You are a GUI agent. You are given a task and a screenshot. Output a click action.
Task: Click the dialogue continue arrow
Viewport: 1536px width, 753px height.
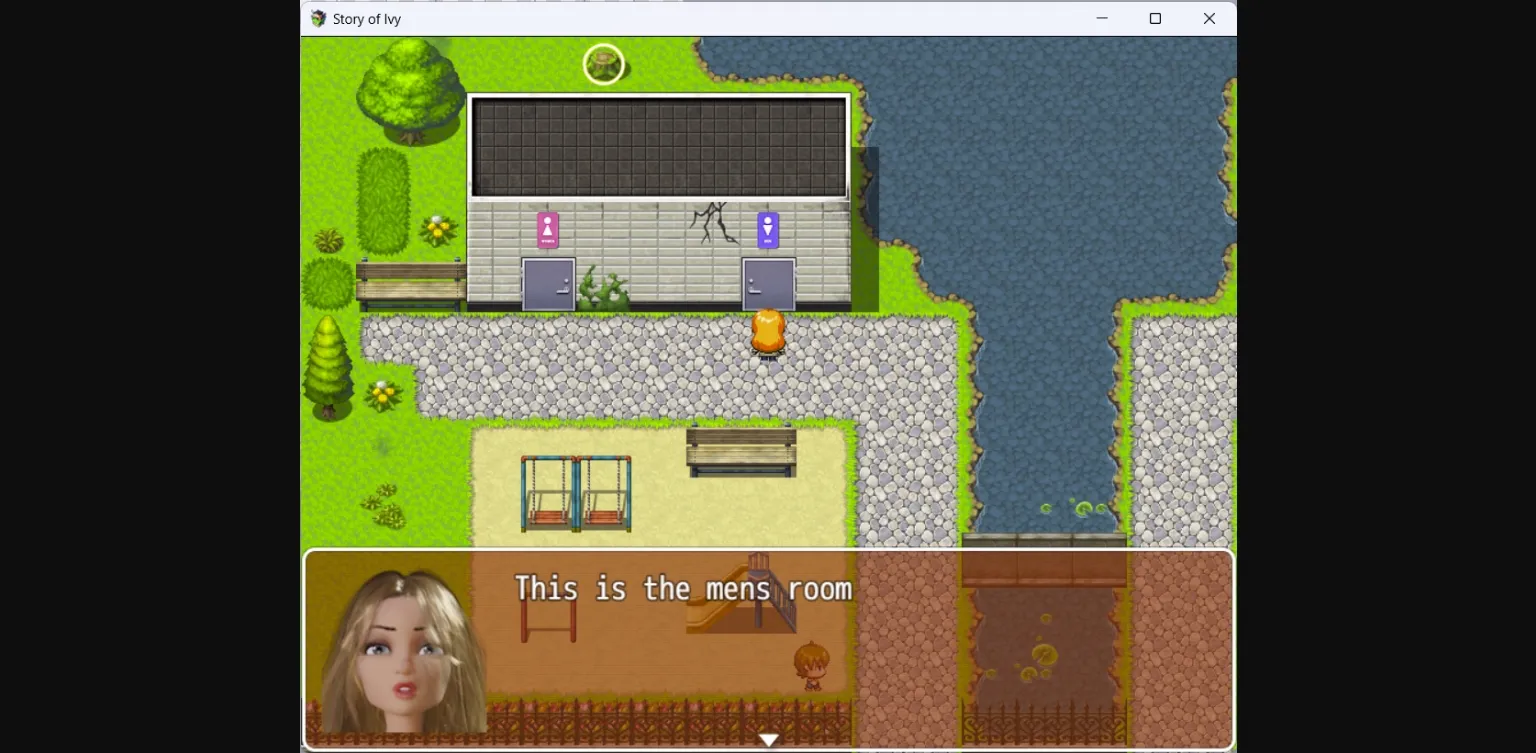point(769,739)
